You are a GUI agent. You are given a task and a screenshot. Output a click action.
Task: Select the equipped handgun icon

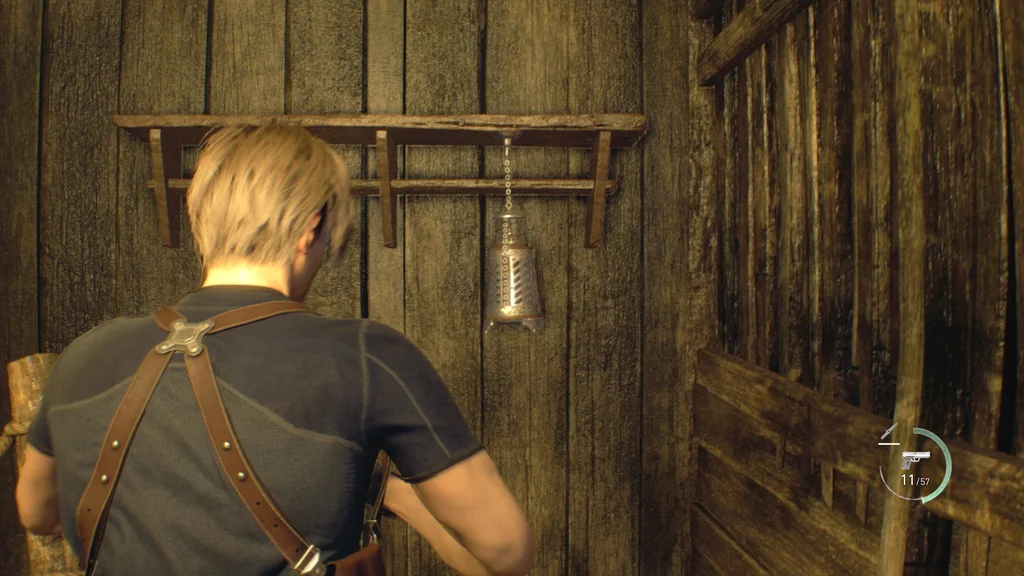[x=914, y=459]
